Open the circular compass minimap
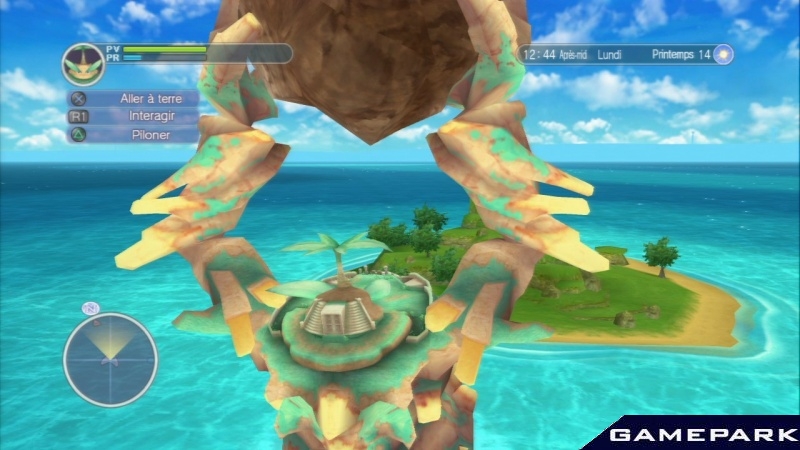Screen dimensions: 800x450 pos(110,359)
